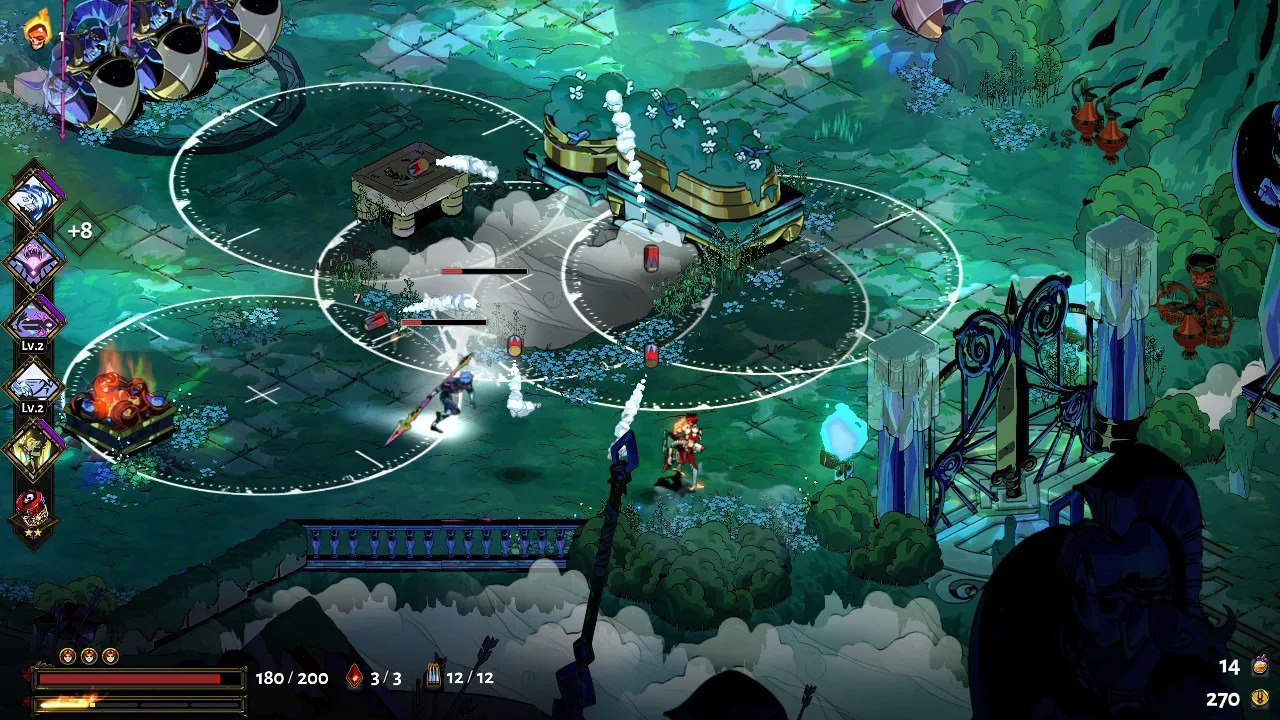Click the purple Lv.2 boon icon

pyautogui.click(x=34, y=322)
